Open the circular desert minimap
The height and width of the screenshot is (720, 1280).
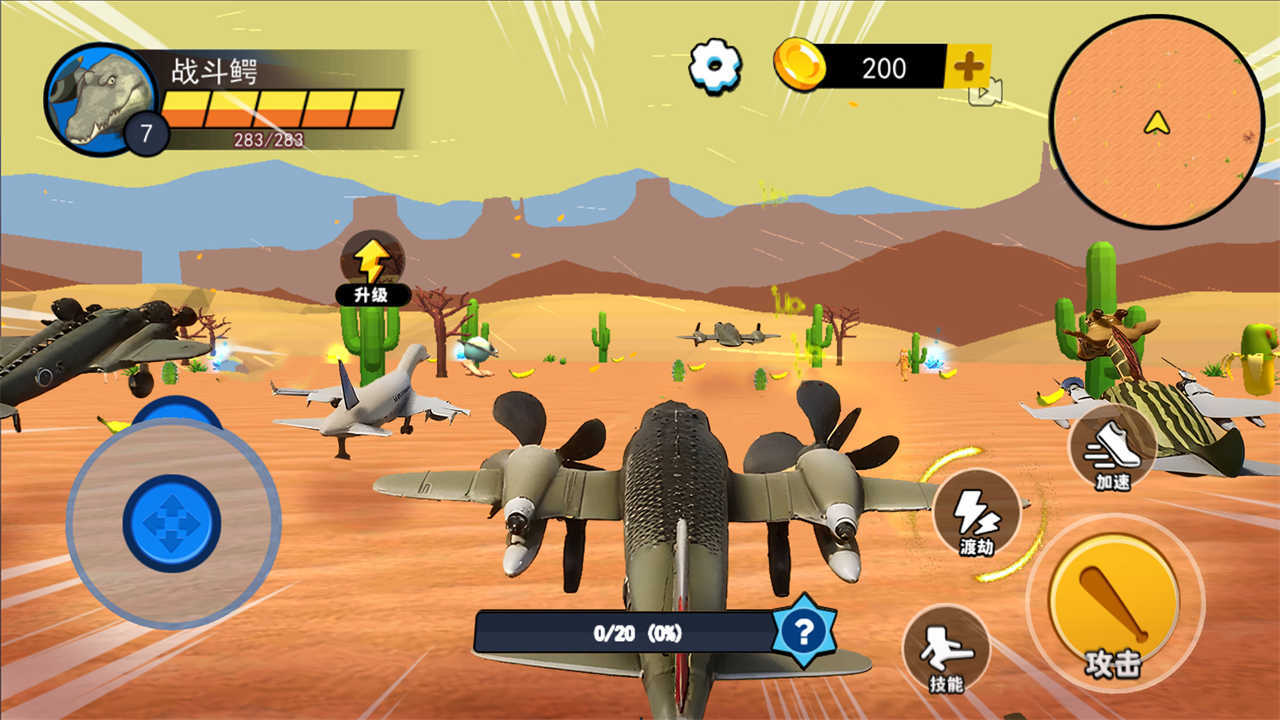(1157, 121)
